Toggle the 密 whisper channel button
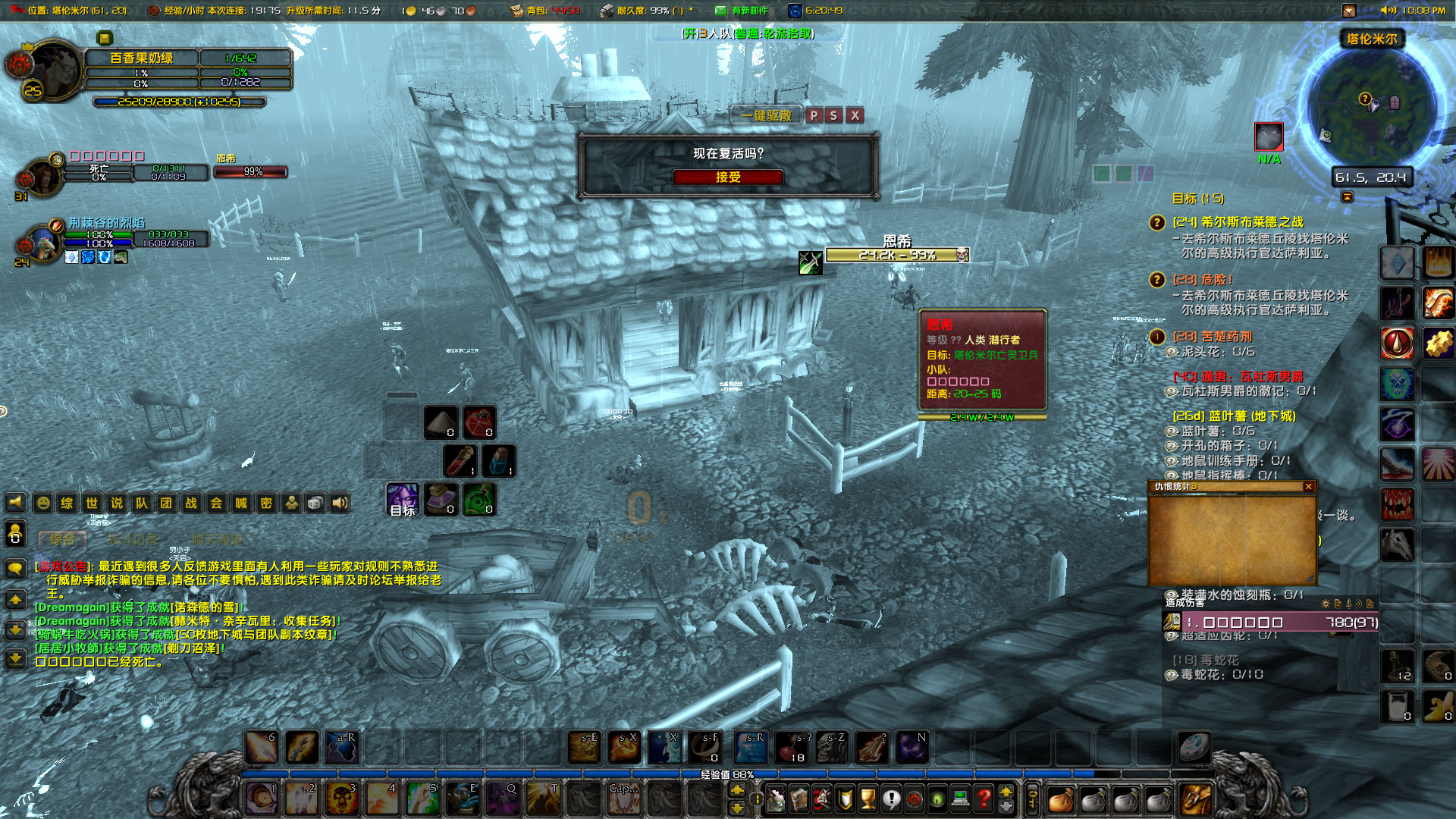This screenshot has width=1456, height=819. 265,503
